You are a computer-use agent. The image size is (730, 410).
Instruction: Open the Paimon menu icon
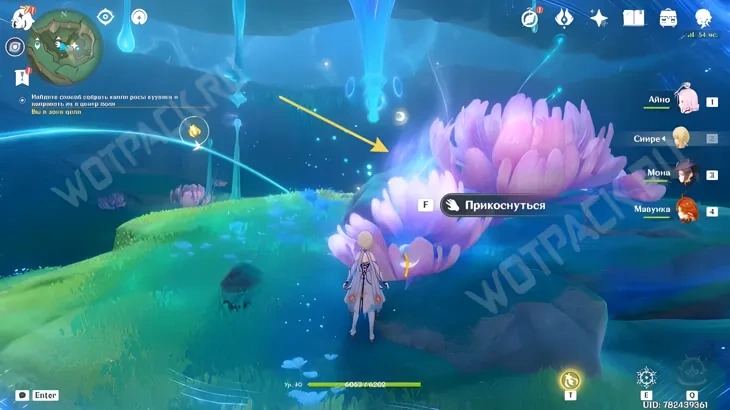pos(20,17)
